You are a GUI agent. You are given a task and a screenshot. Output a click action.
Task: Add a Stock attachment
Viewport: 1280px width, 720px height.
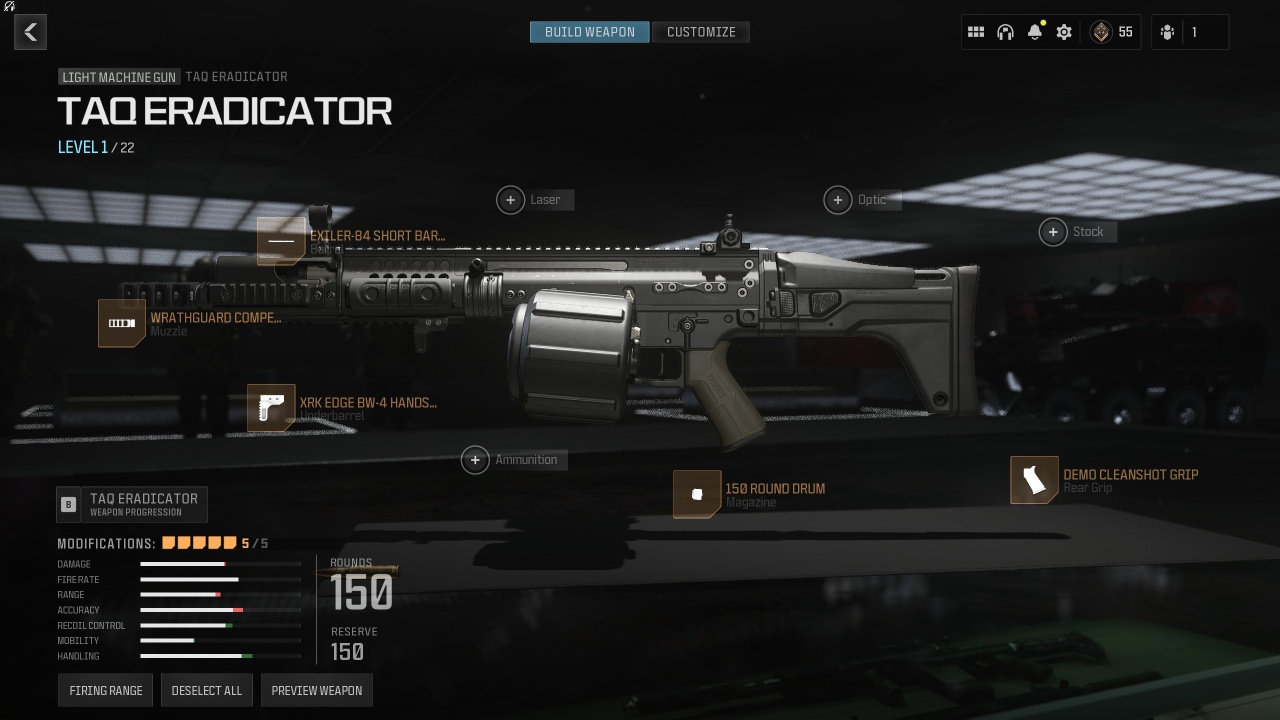(1053, 232)
